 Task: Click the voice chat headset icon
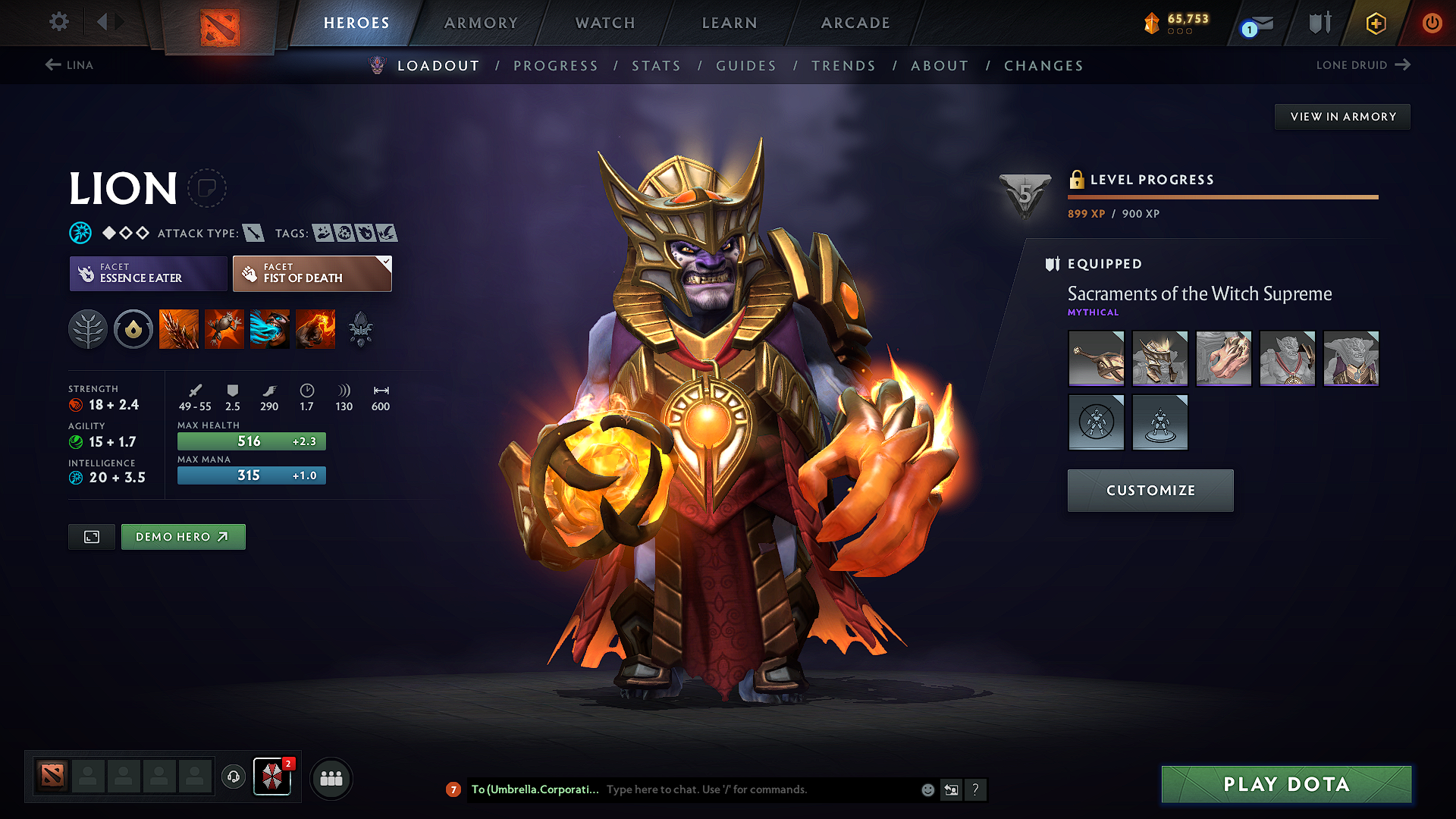233,778
